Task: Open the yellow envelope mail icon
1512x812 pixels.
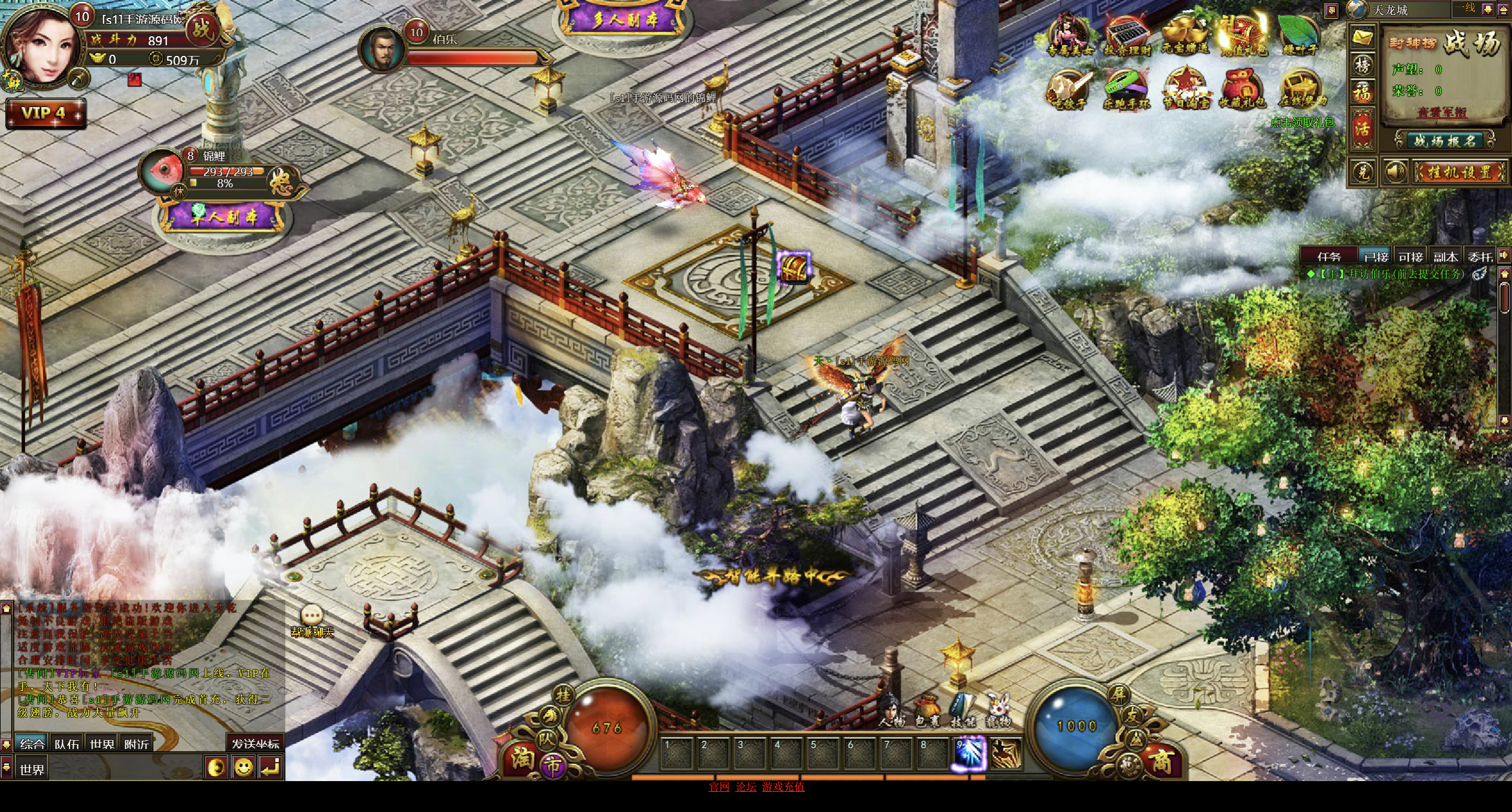Action: 1362,38
